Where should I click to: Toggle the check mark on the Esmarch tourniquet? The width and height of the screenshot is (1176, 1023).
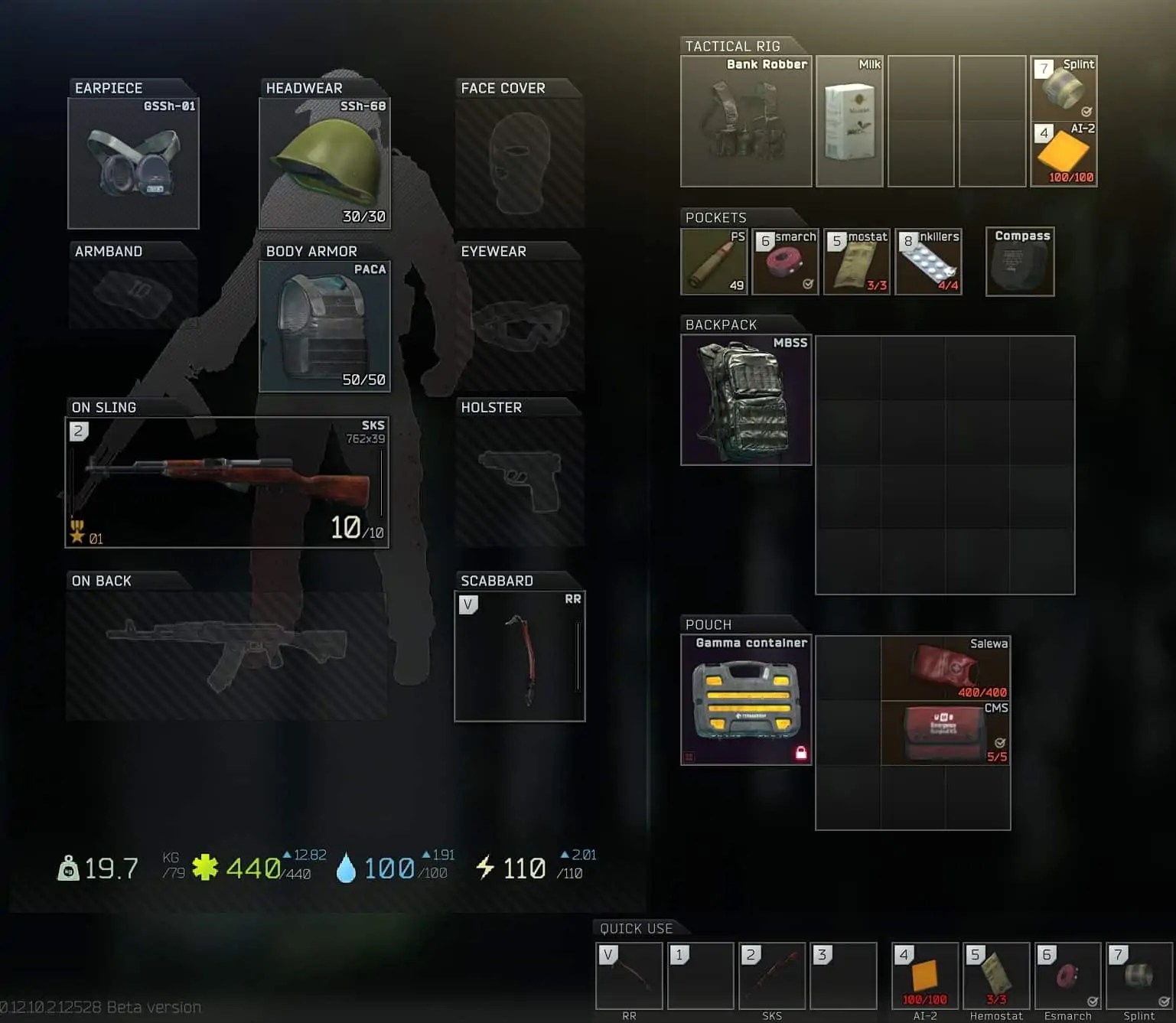click(x=808, y=282)
